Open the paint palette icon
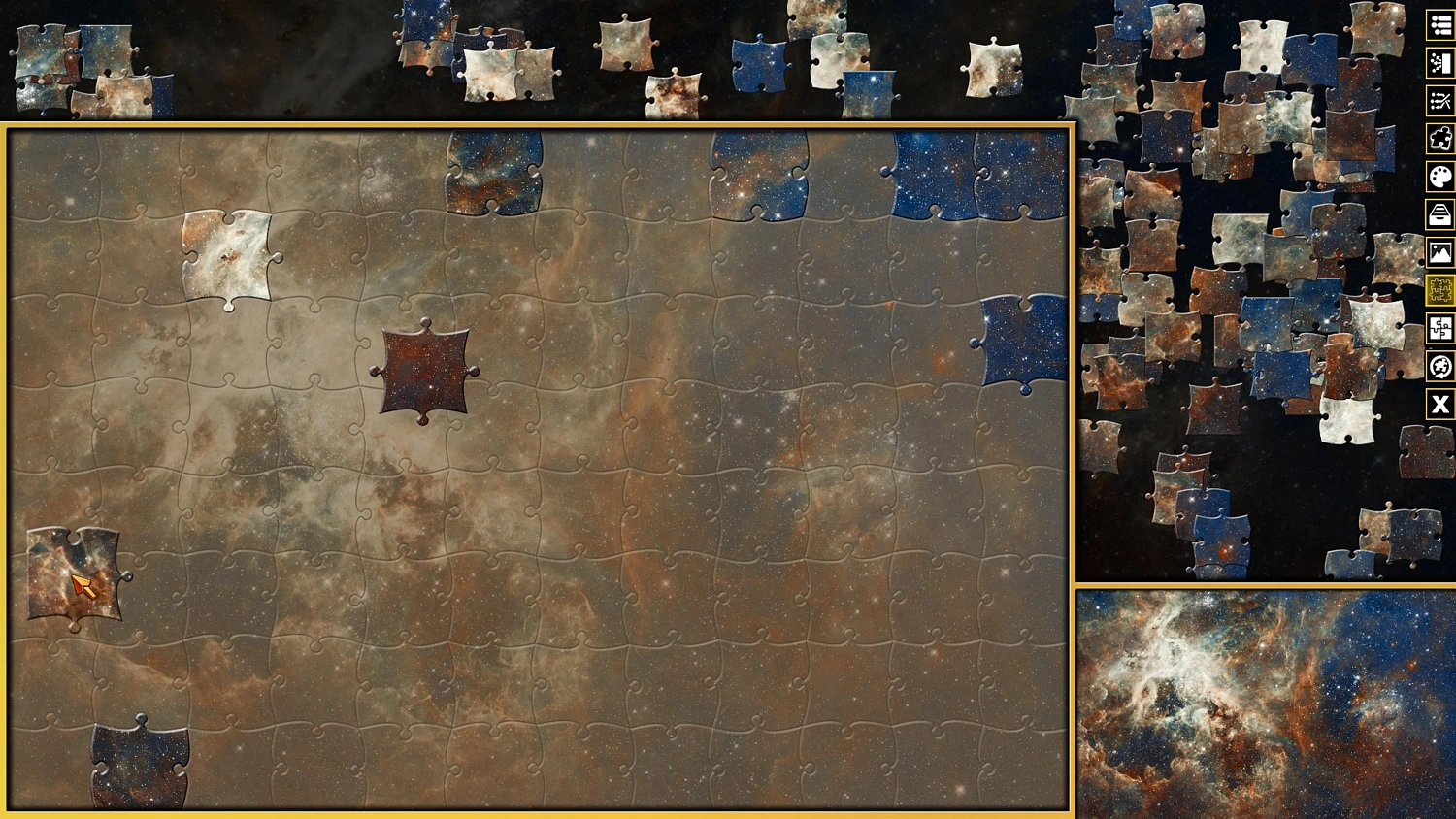The height and width of the screenshot is (819, 1456). (1439, 176)
